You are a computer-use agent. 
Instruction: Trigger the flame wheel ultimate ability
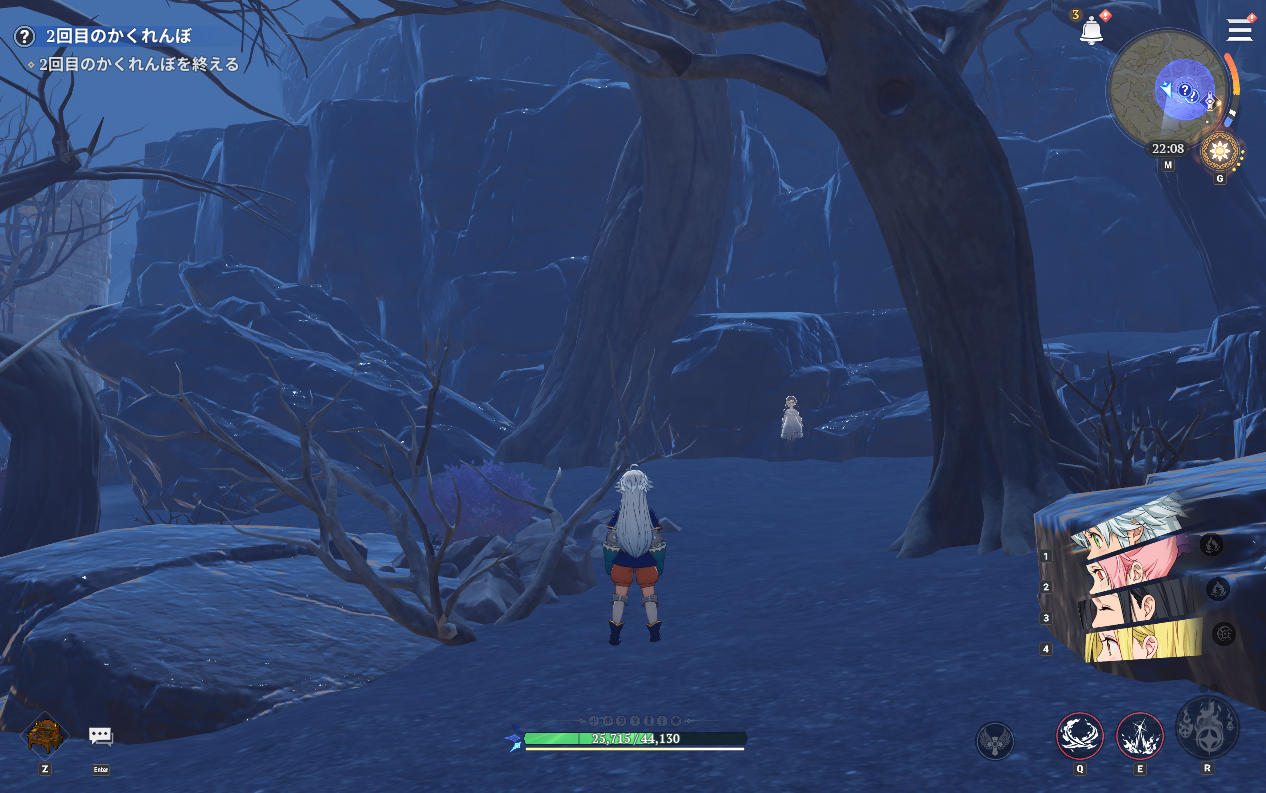coord(1207,727)
